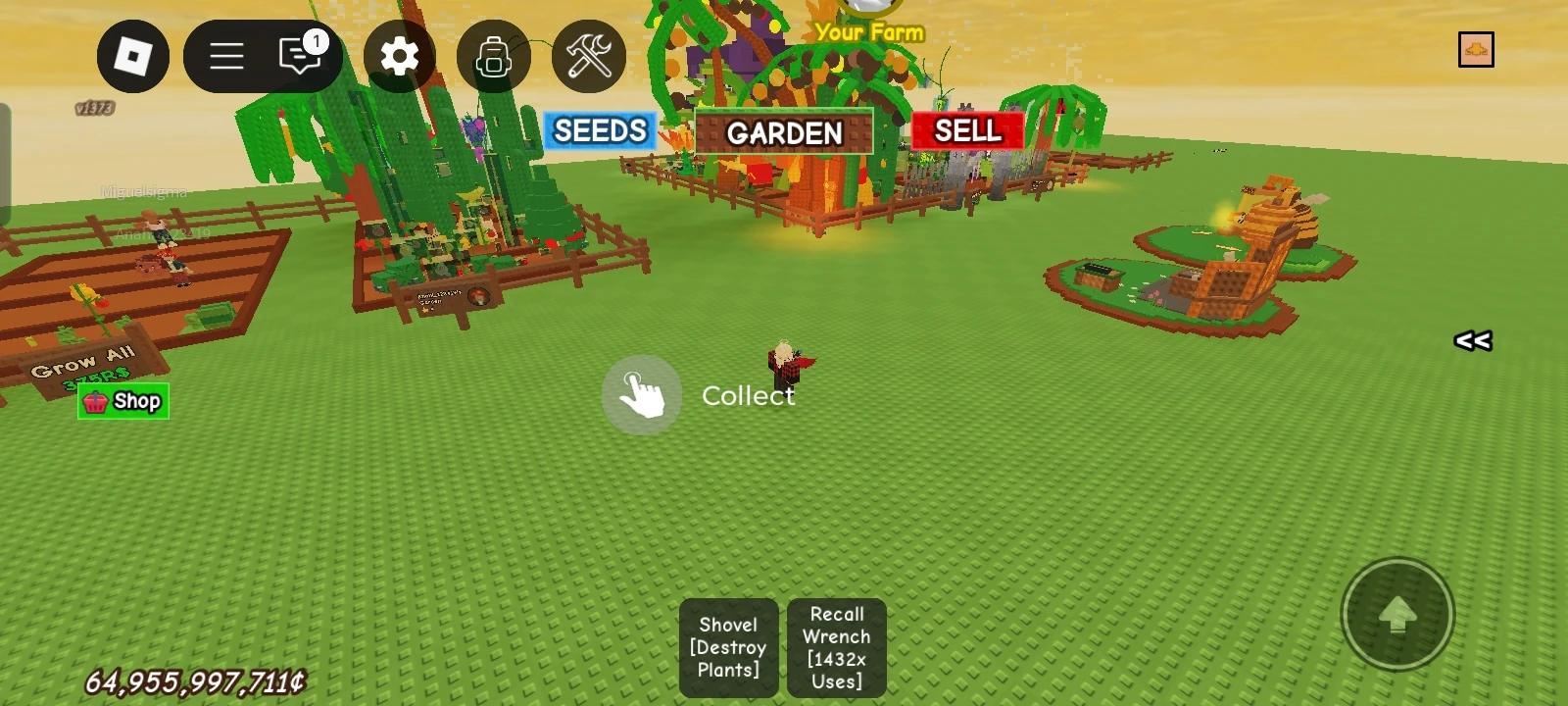Open the settings gear icon
This screenshot has width=1568, height=706.
click(x=401, y=57)
